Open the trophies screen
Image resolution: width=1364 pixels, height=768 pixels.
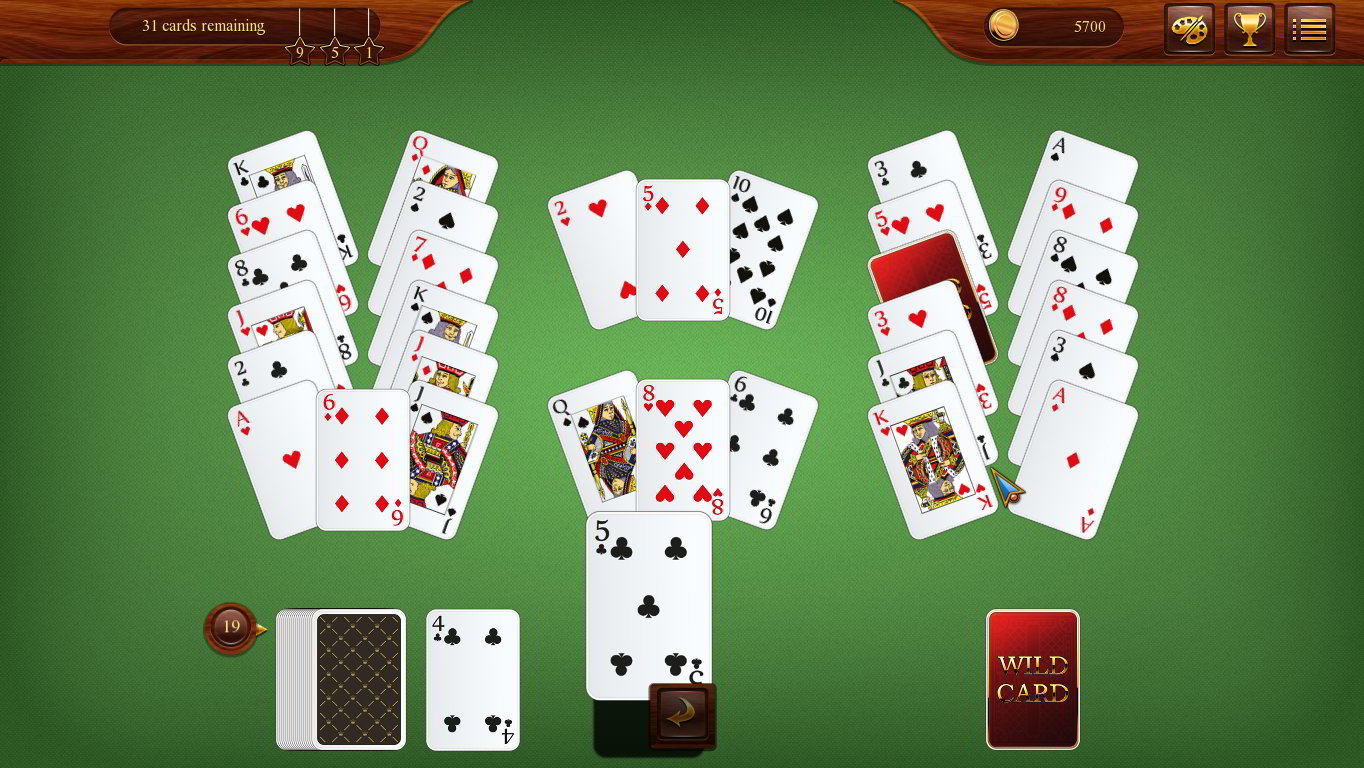click(1249, 27)
